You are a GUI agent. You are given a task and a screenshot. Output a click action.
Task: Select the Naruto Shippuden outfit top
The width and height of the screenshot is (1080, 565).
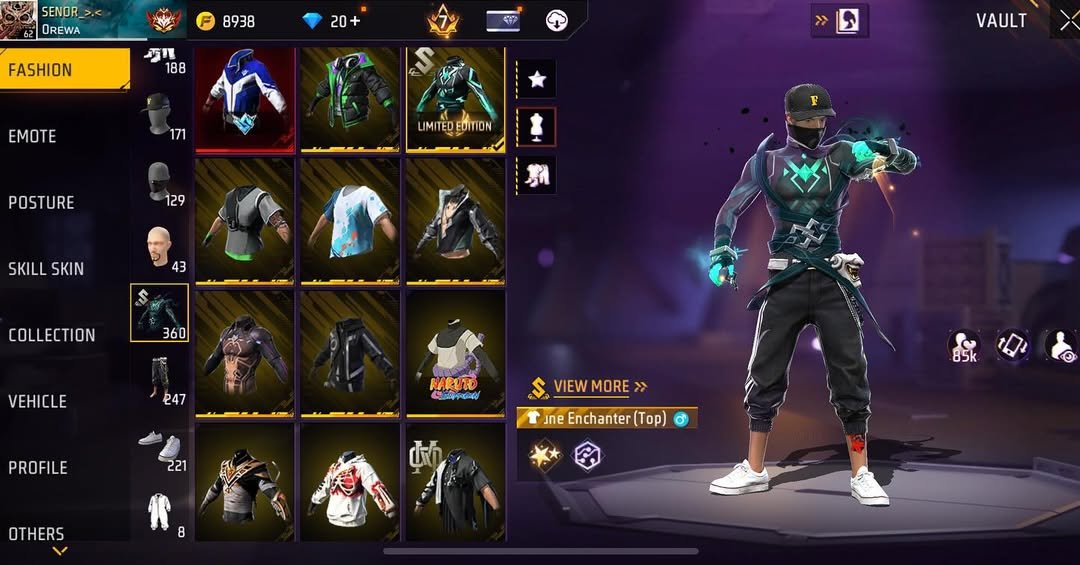pos(455,353)
